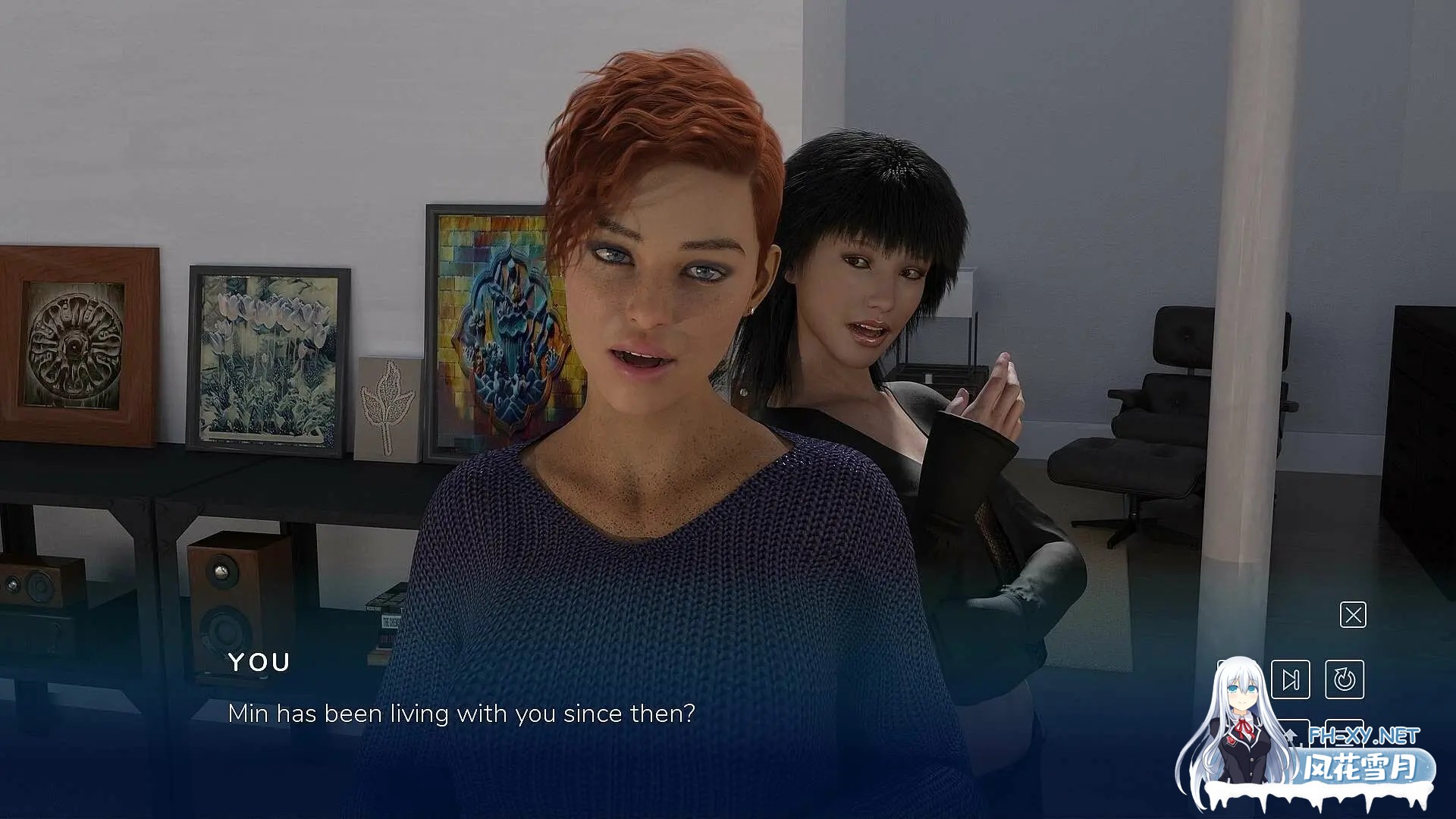This screenshot has height=819, width=1456.
Task: Hide the dialogue box with the X button
Action: pos(1353,615)
